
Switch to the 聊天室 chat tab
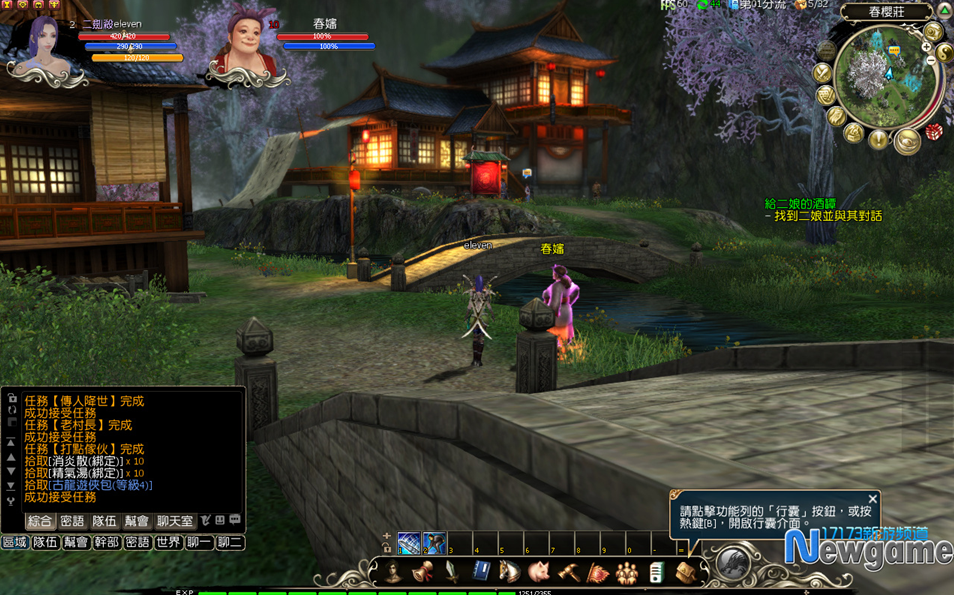coord(175,521)
